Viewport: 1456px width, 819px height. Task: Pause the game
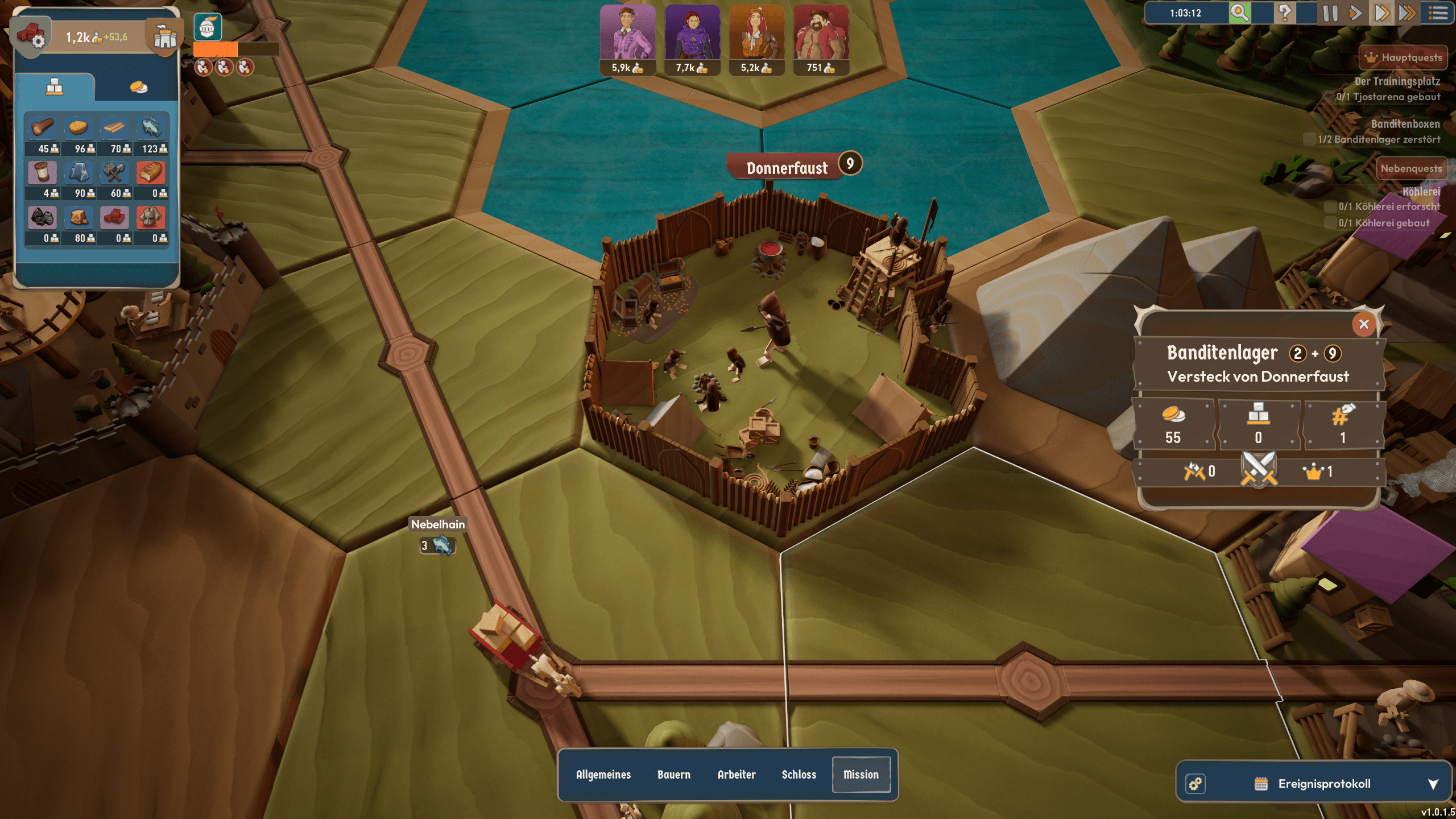(1330, 13)
